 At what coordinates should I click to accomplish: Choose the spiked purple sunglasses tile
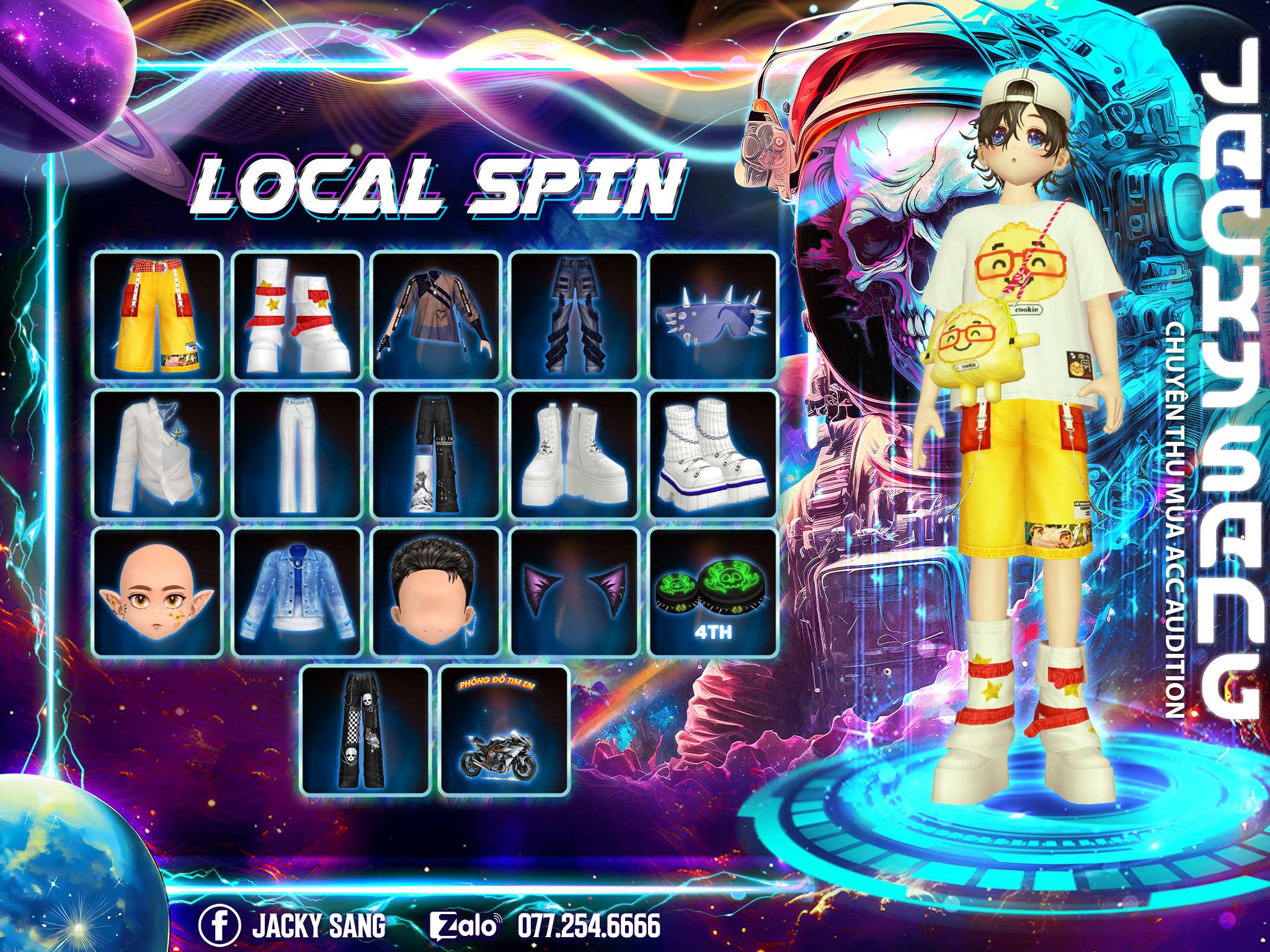[713, 315]
